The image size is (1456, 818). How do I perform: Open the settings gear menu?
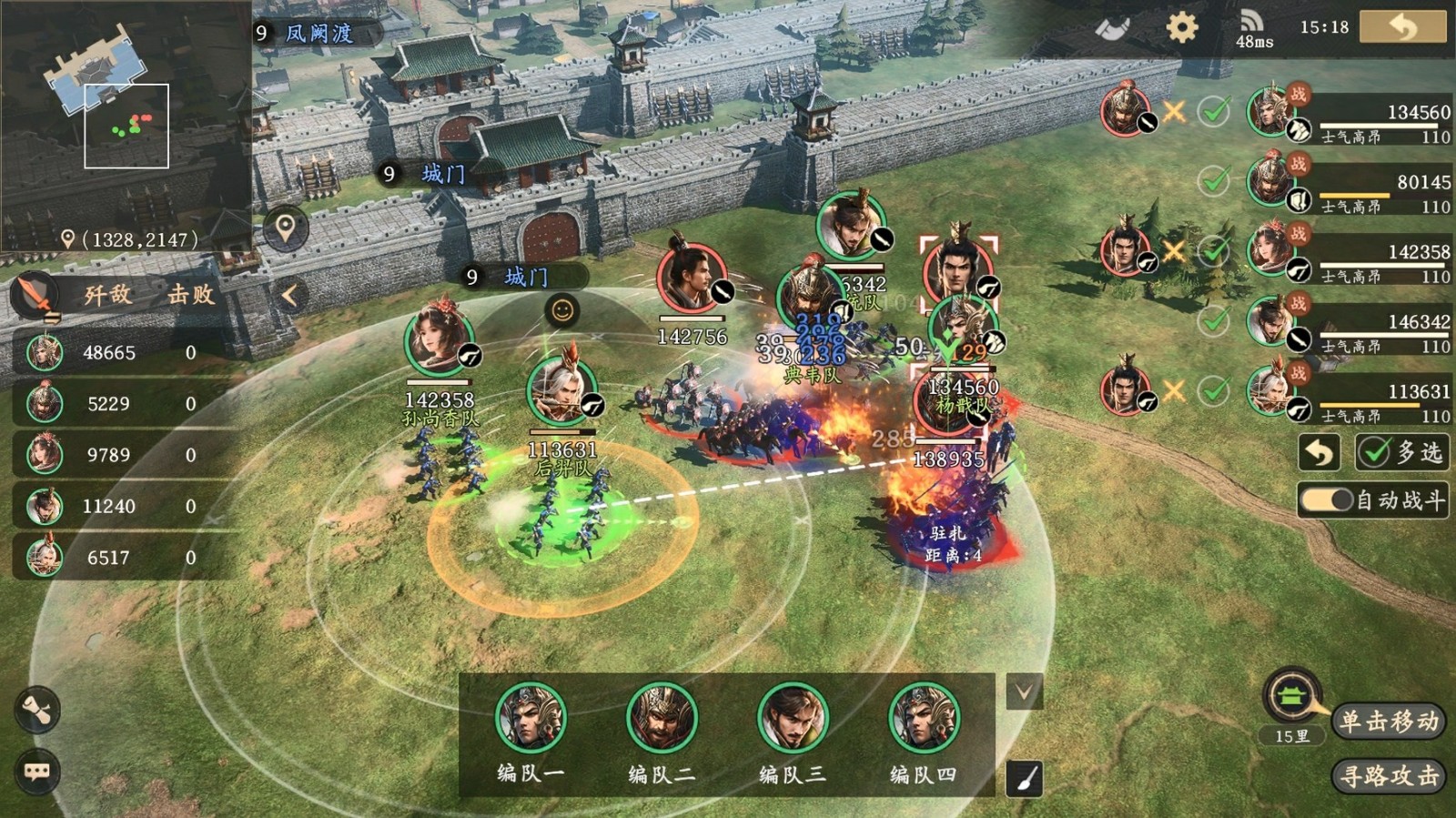(1182, 27)
